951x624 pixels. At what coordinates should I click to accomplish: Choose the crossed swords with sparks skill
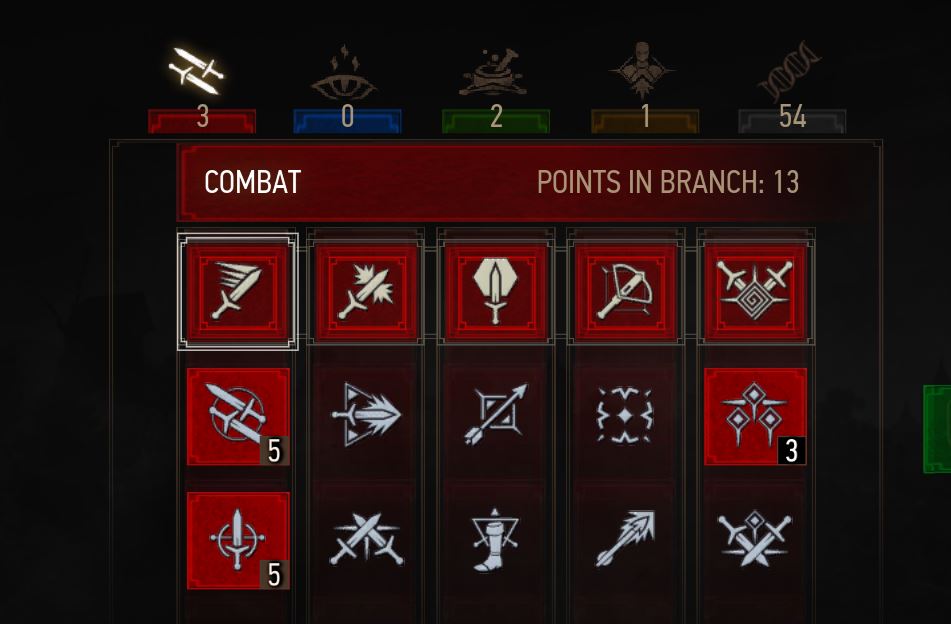[x=367, y=540]
